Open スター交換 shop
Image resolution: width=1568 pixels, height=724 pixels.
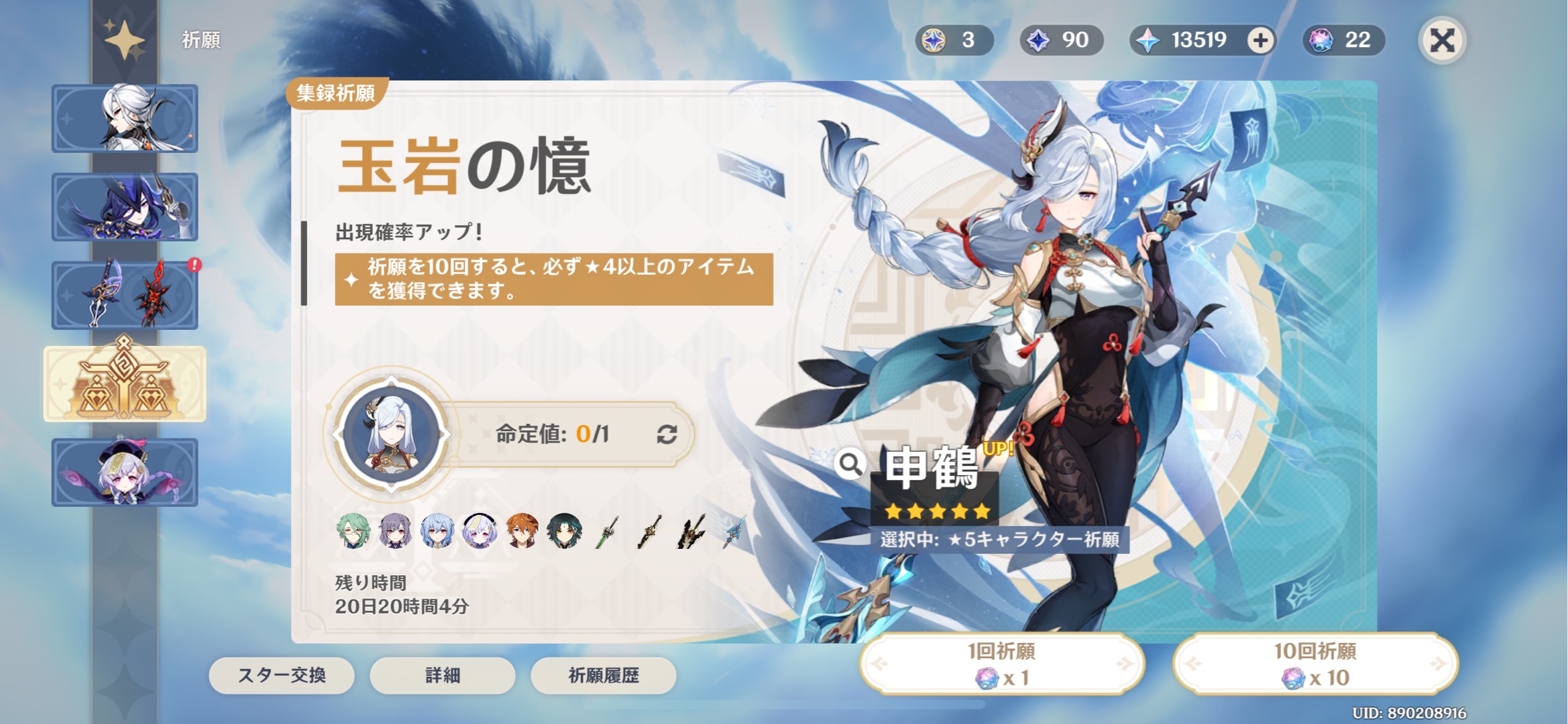tap(282, 675)
